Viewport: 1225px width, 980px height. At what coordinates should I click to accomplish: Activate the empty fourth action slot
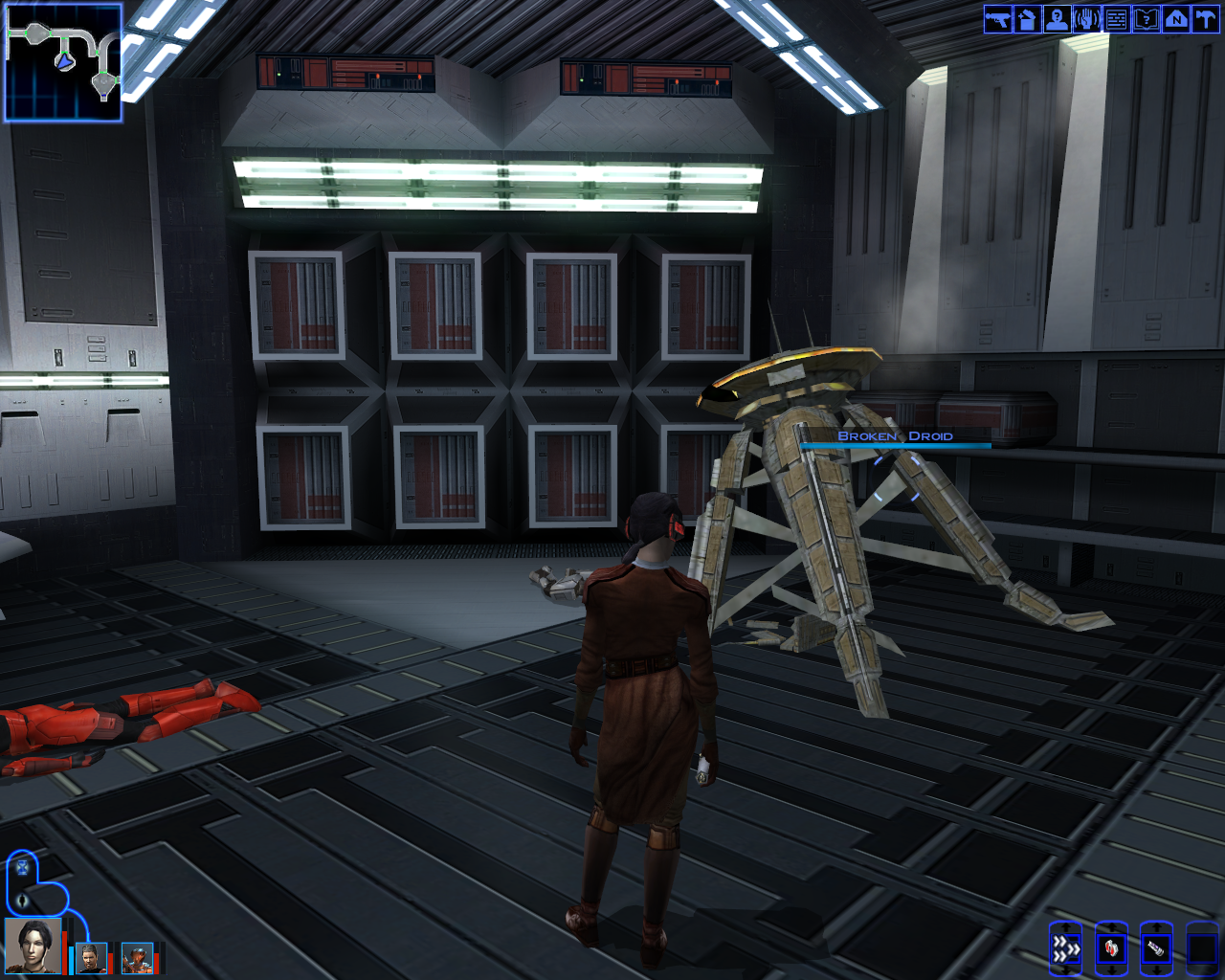[x=1201, y=948]
